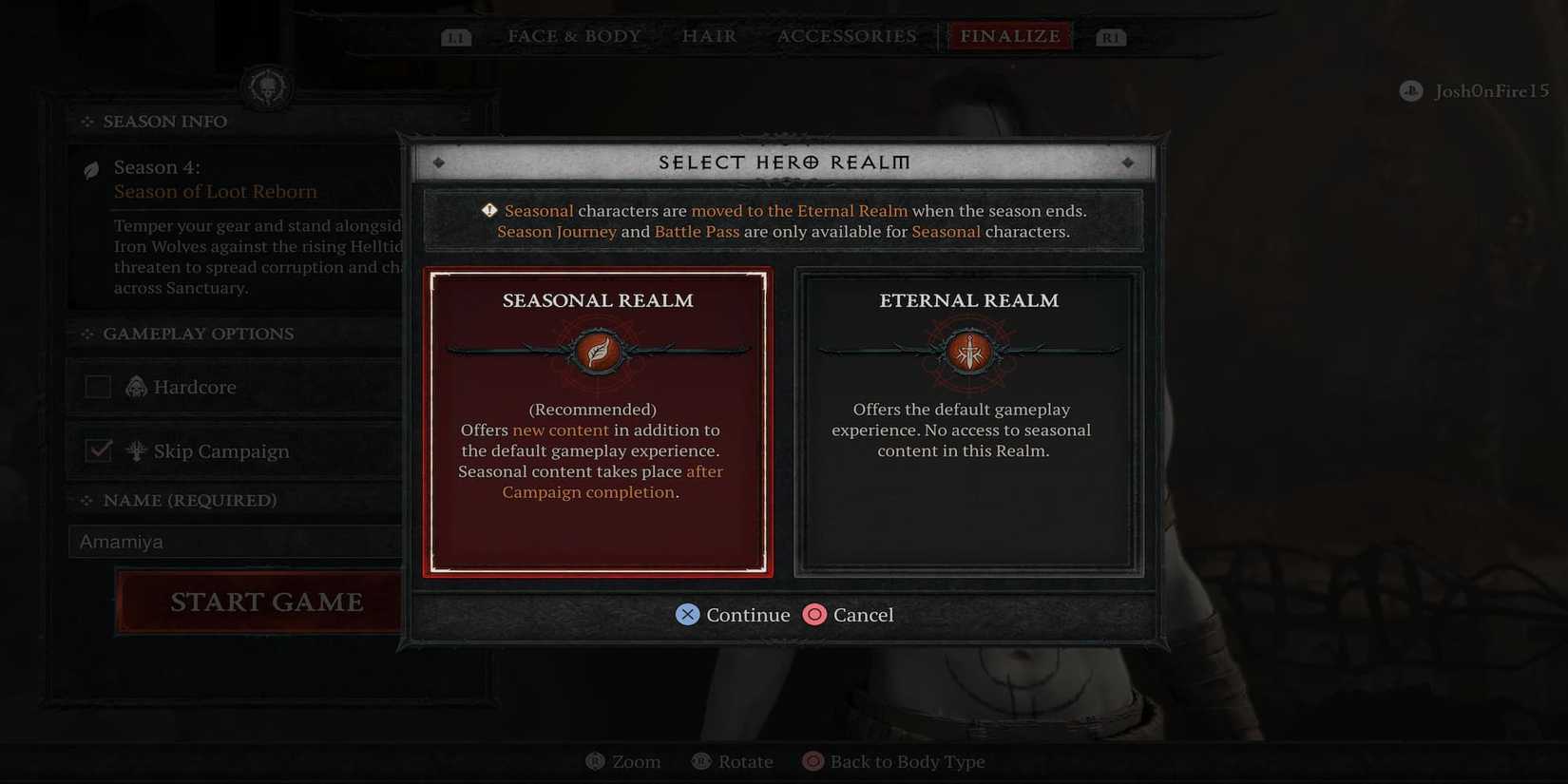The width and height of the screenshot is (1568, 784).
Task: Disable the Skip Campaign checkbox
Action: tap(98, 449)
